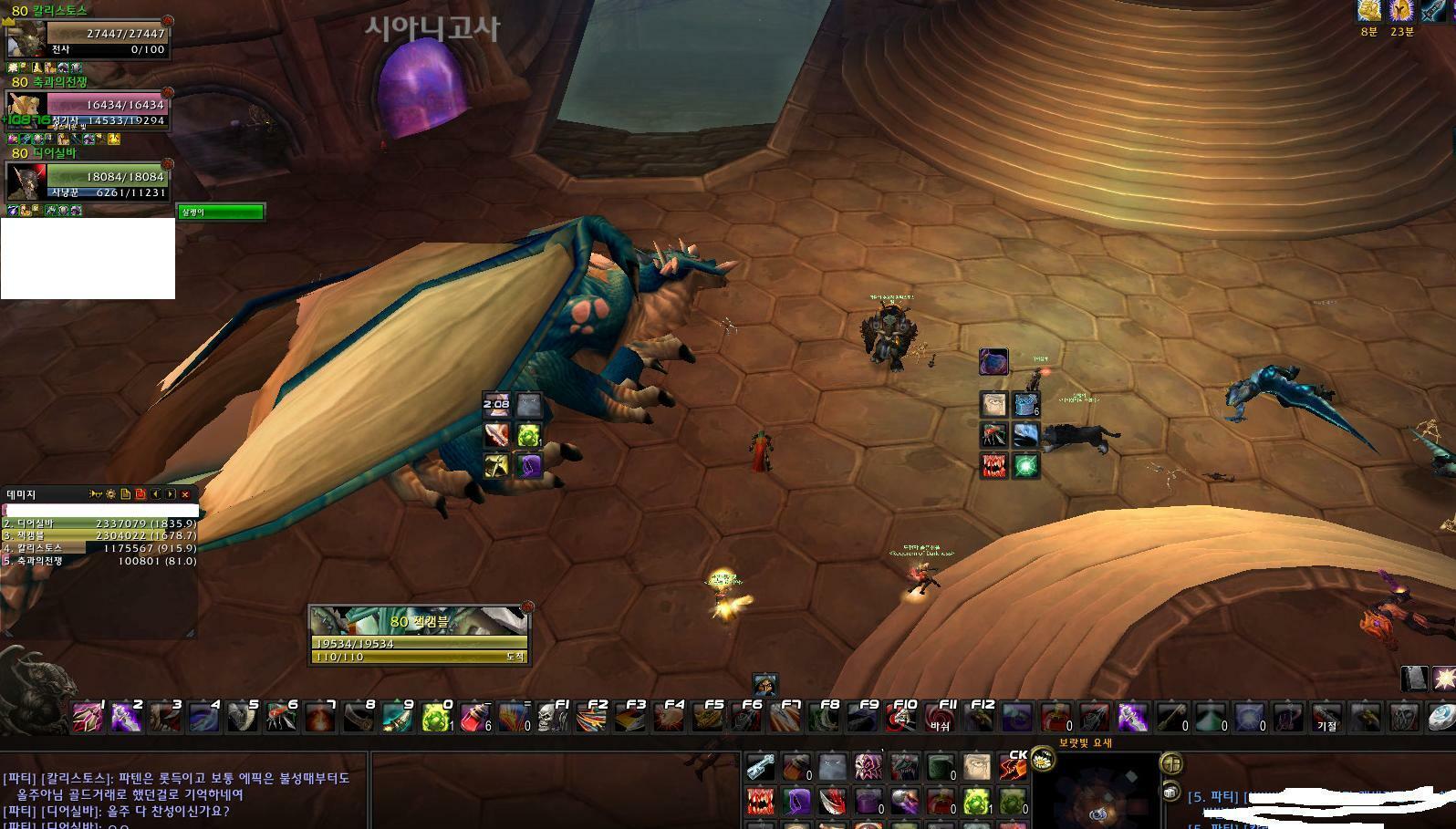
Task: Target party member 축과의전쟁's portrait frame
Action: pyautogui.click(x=25, y=111)
